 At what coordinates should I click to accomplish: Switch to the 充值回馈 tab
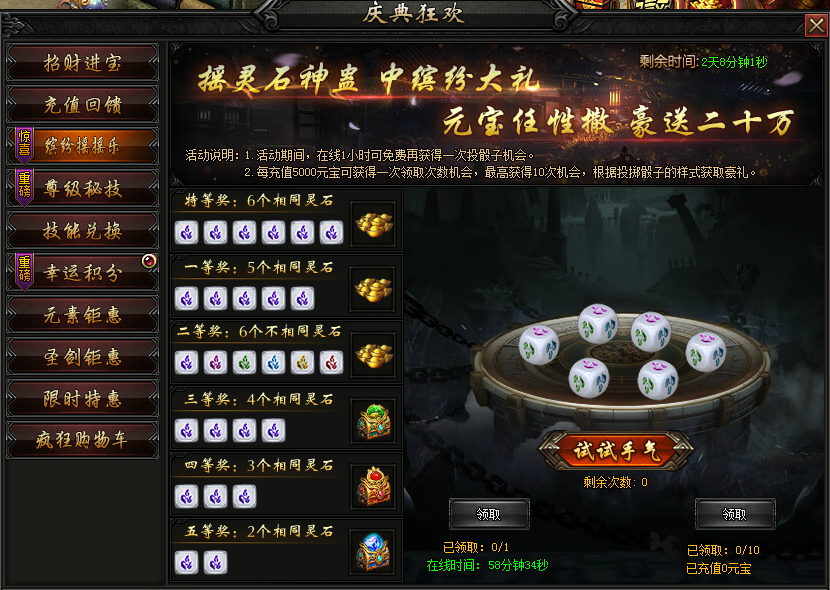point(83,104)
